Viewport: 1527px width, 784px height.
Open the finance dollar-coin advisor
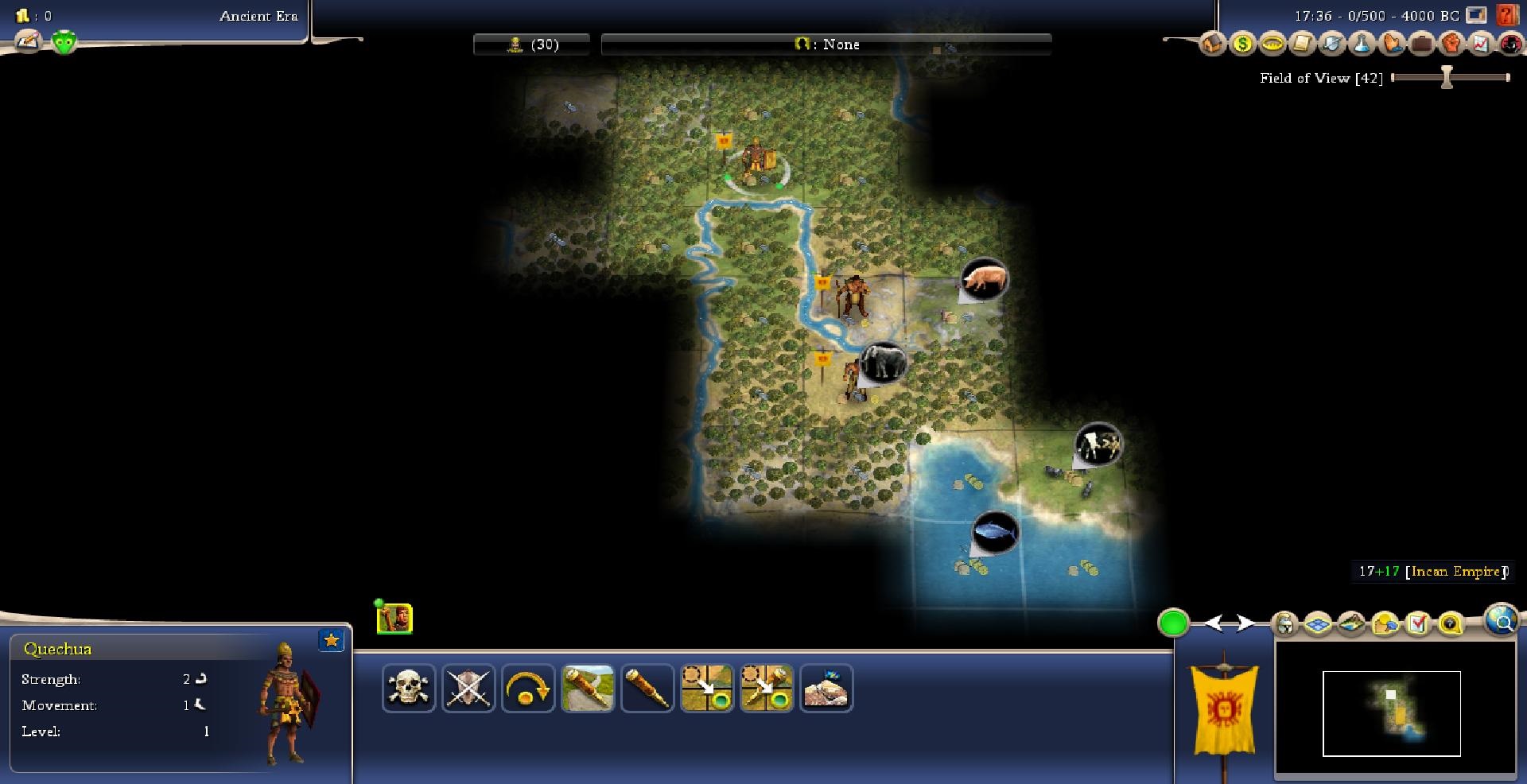point(1242,44)
